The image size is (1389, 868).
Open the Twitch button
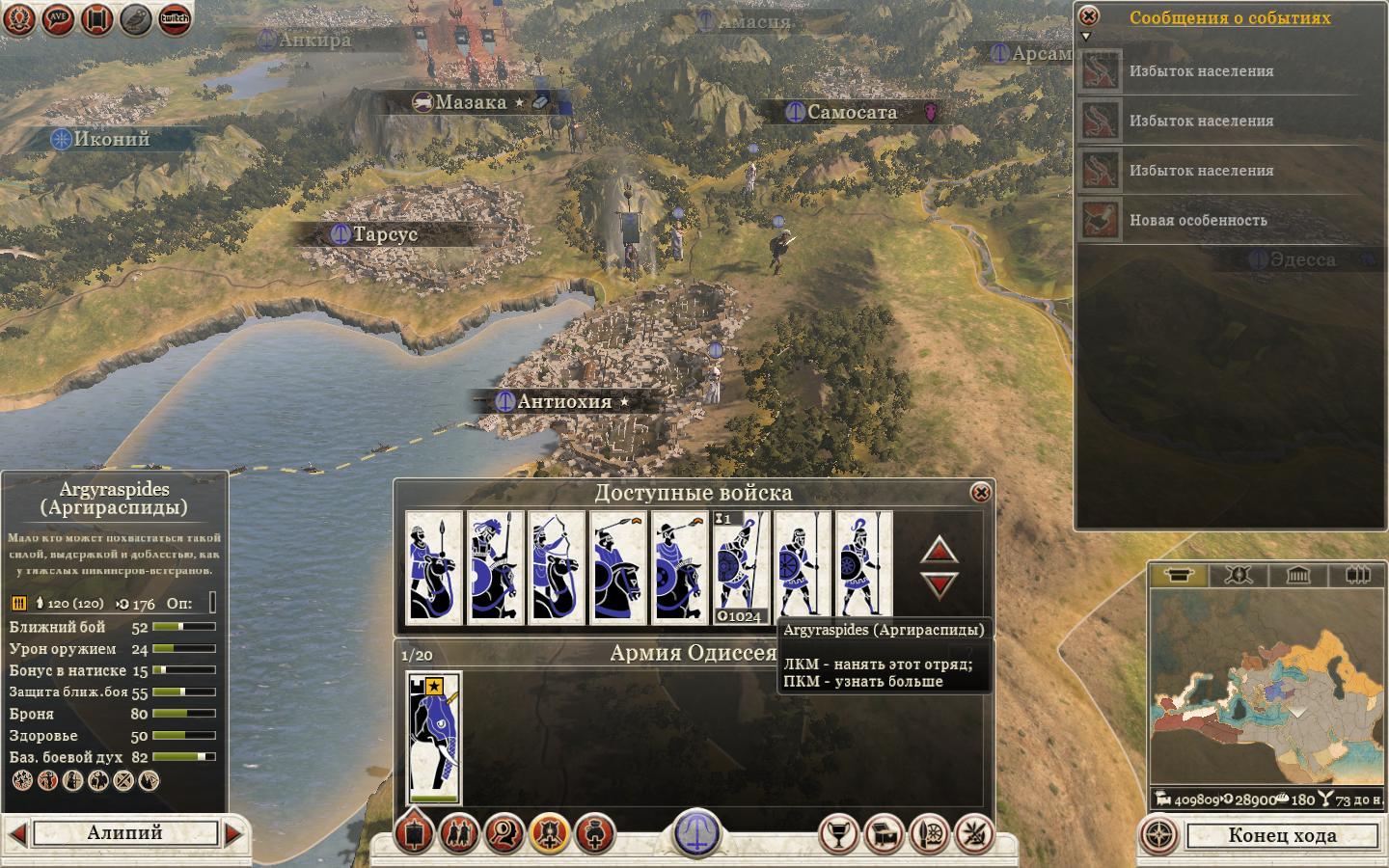(175, 18)
